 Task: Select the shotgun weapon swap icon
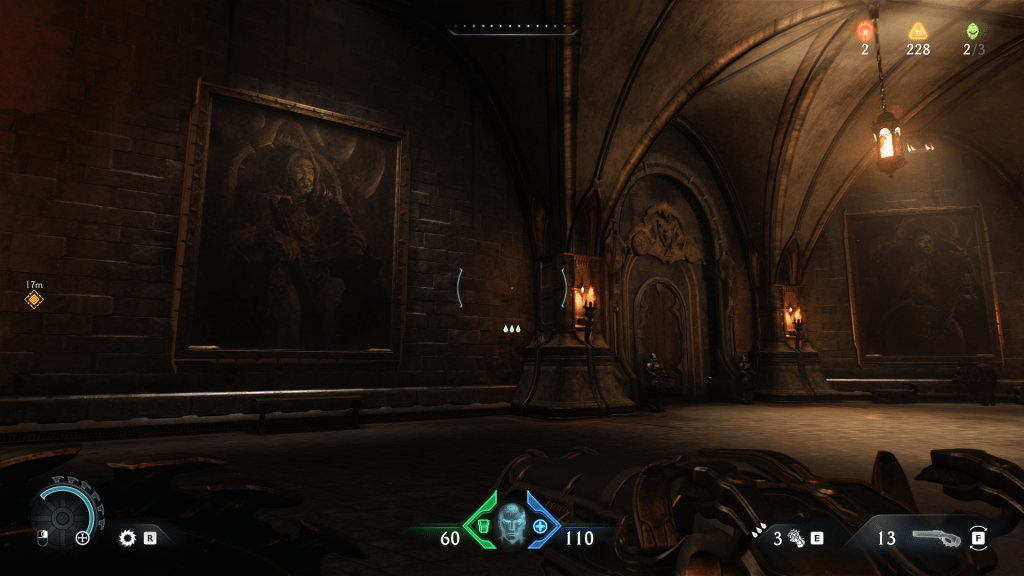pyautogui.click(x=936, y=537)
